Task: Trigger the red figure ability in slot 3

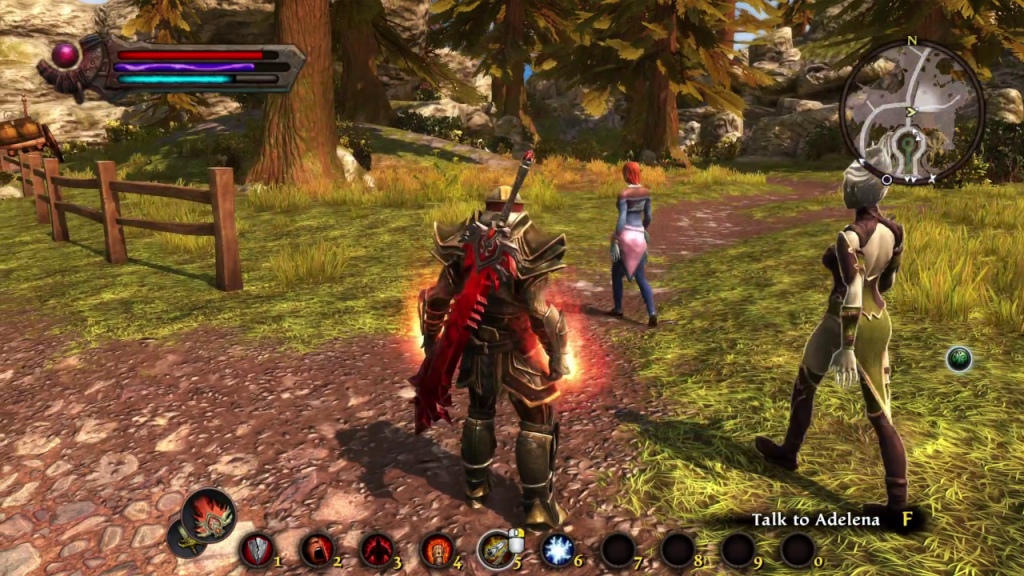Action: click(x=377, y=549)
